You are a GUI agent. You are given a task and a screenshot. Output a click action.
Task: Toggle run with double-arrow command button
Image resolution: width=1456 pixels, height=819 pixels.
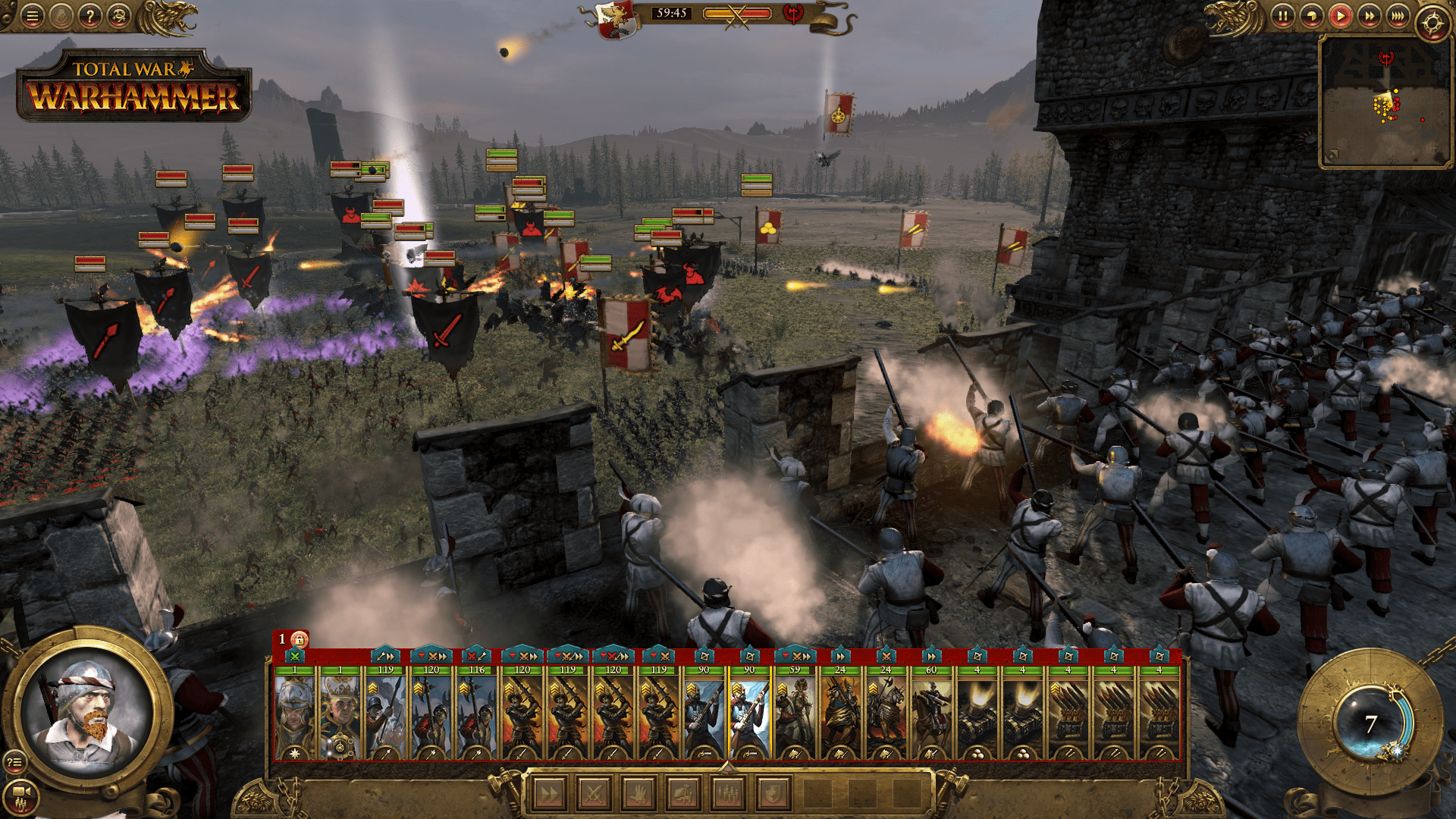550,794
